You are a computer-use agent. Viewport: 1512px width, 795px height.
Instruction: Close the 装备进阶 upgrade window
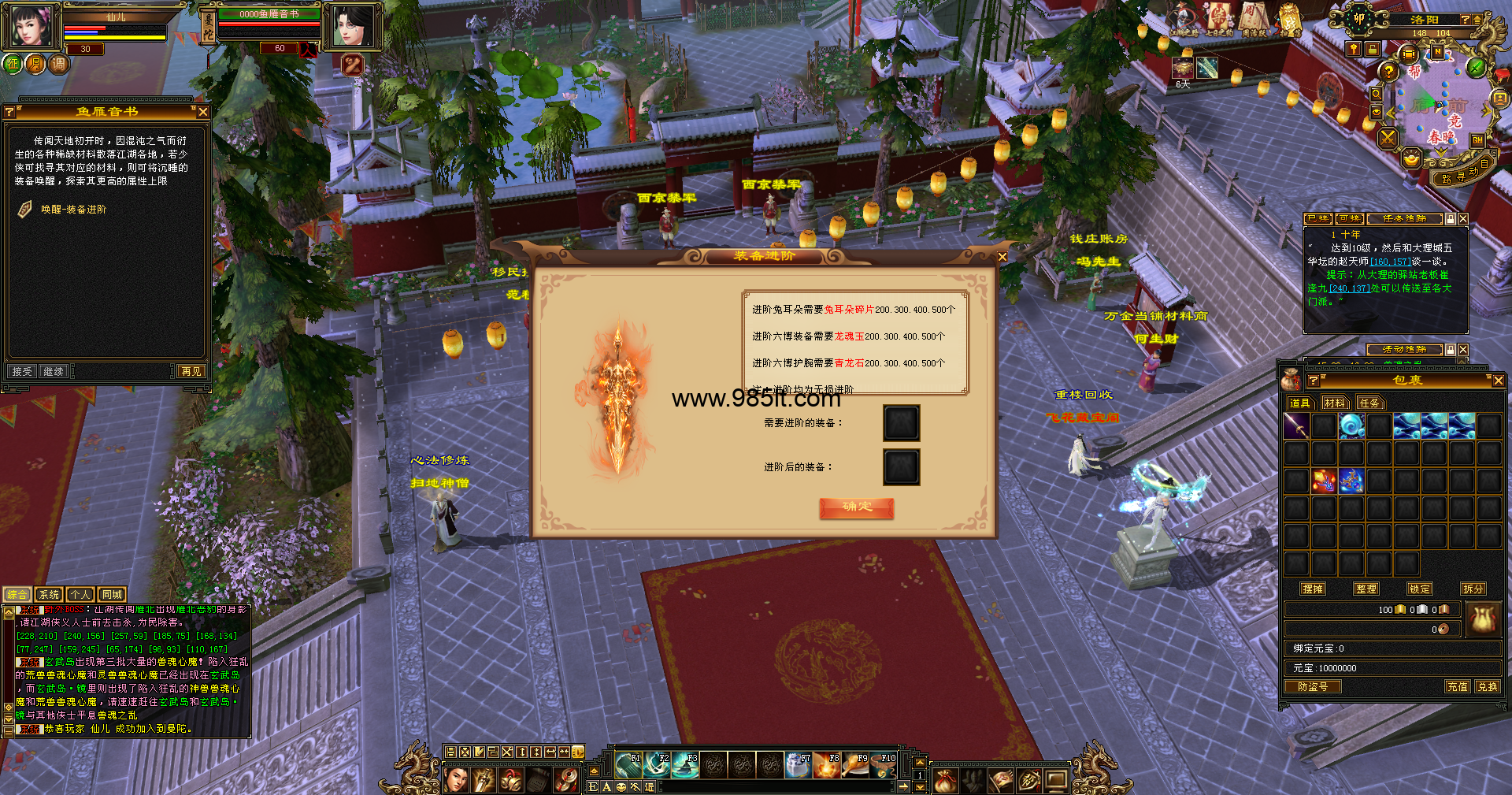click(x=1002, y=257)
